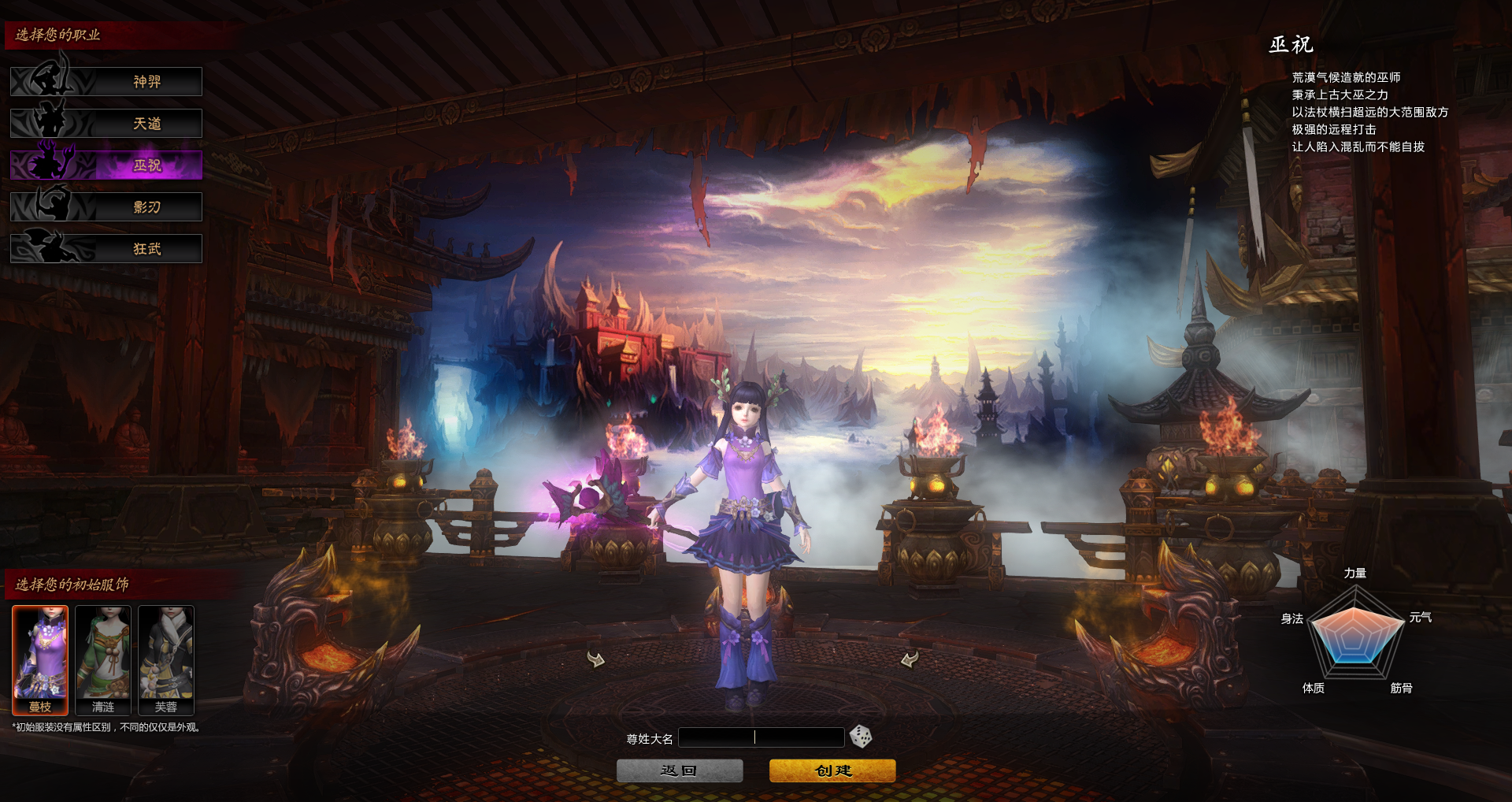Pick the black 芙蓉 outfit thumbnail

coord(166,659)
